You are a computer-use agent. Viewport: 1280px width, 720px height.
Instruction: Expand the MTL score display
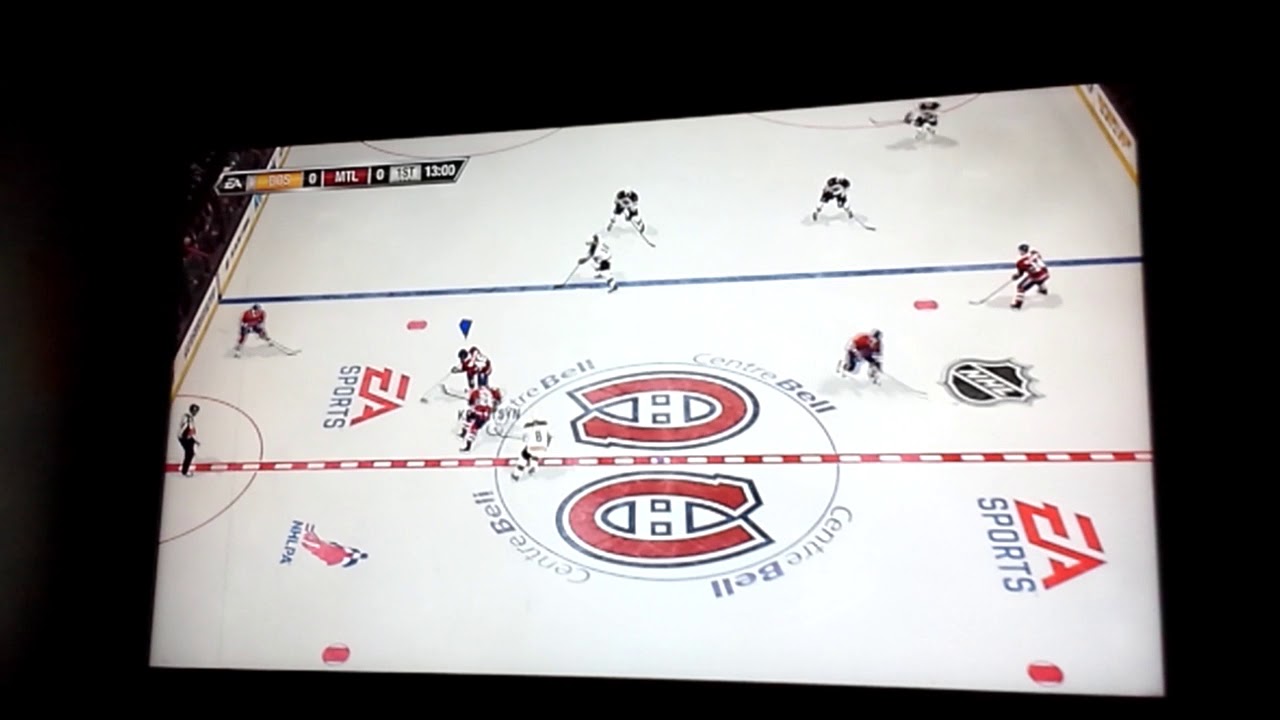point(378,176)
